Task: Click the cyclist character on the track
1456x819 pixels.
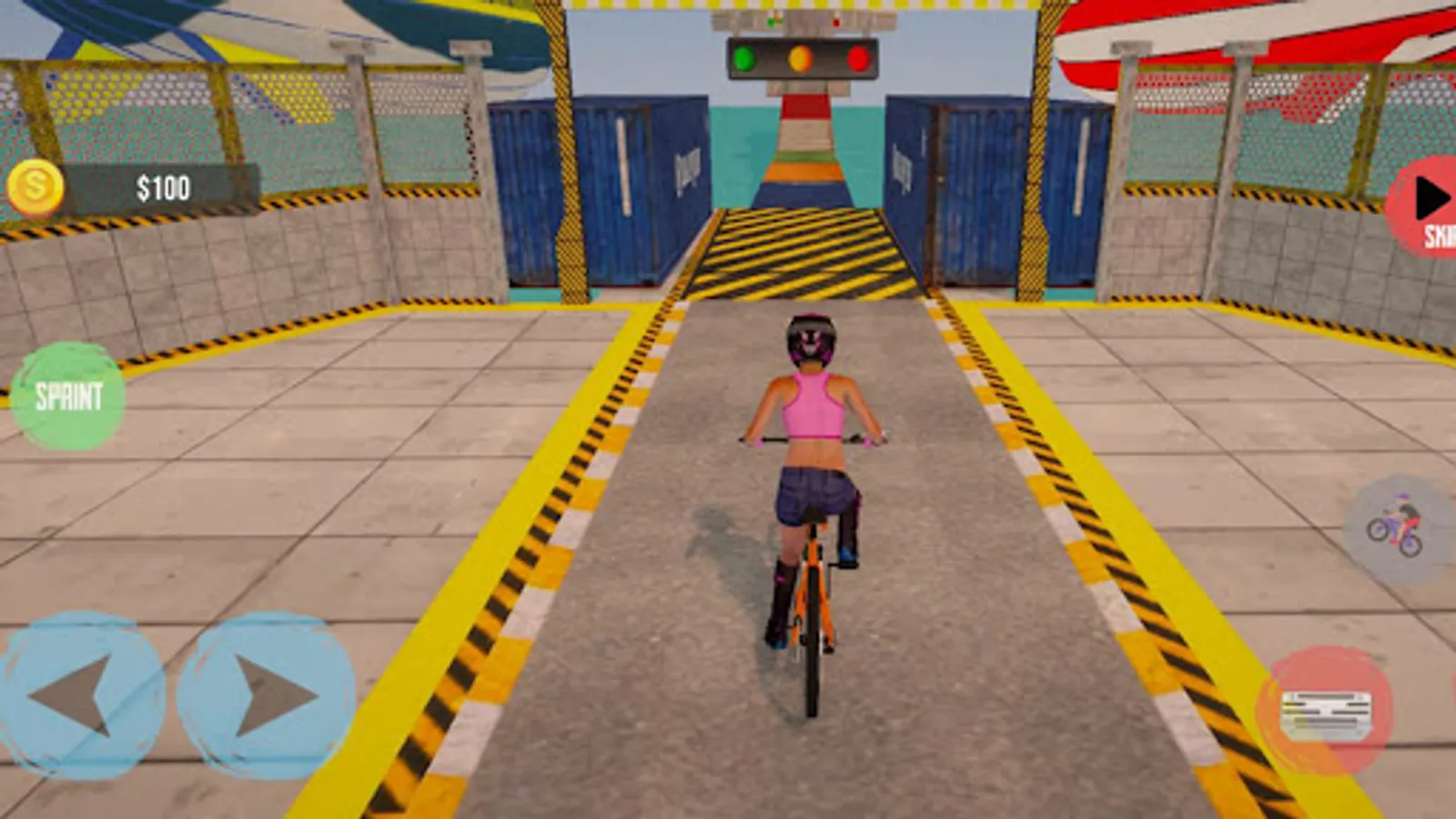Action: coord(810,455)
